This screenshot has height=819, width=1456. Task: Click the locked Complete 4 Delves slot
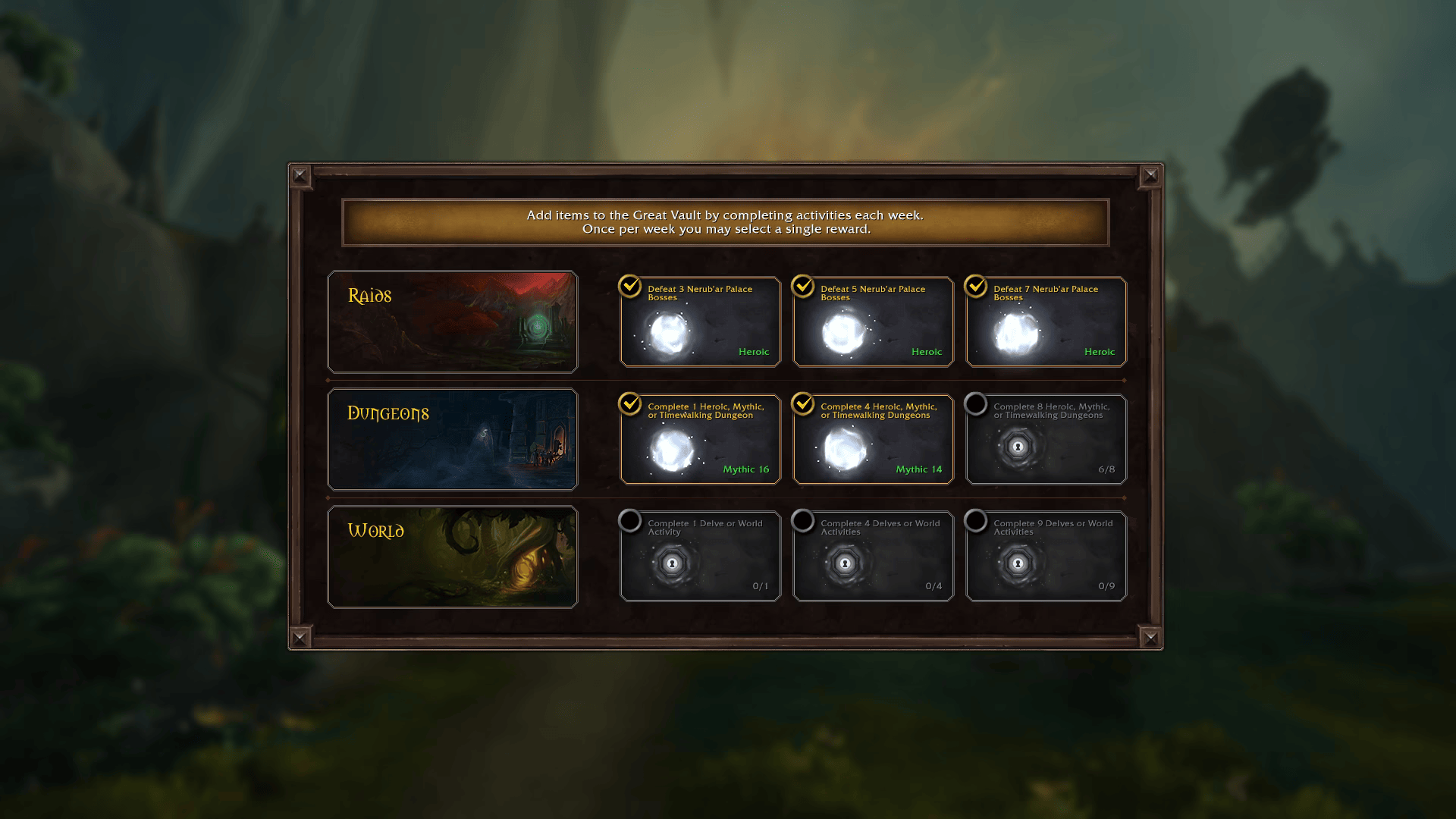point(873,557)
